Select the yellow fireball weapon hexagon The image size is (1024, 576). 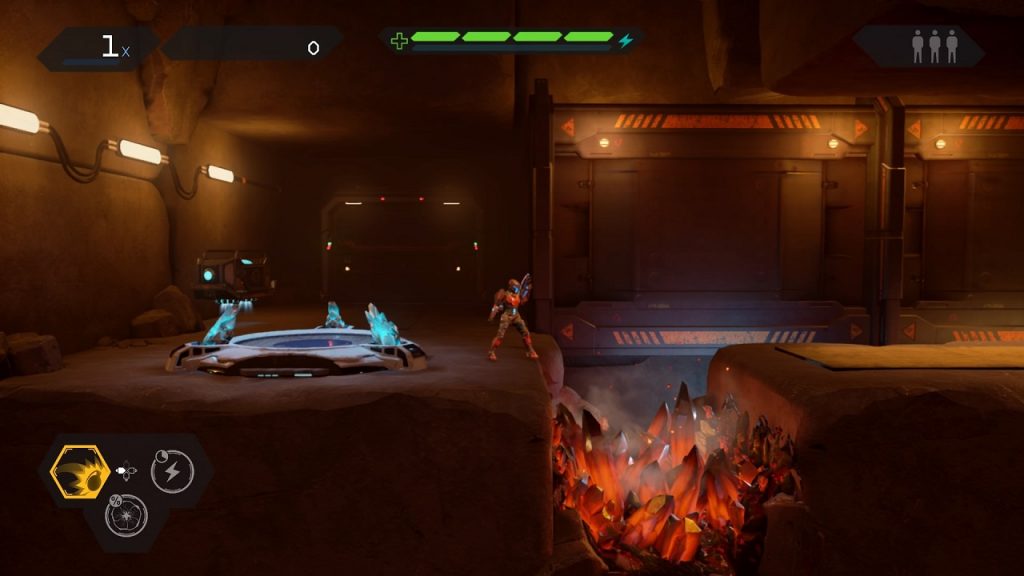80,471
